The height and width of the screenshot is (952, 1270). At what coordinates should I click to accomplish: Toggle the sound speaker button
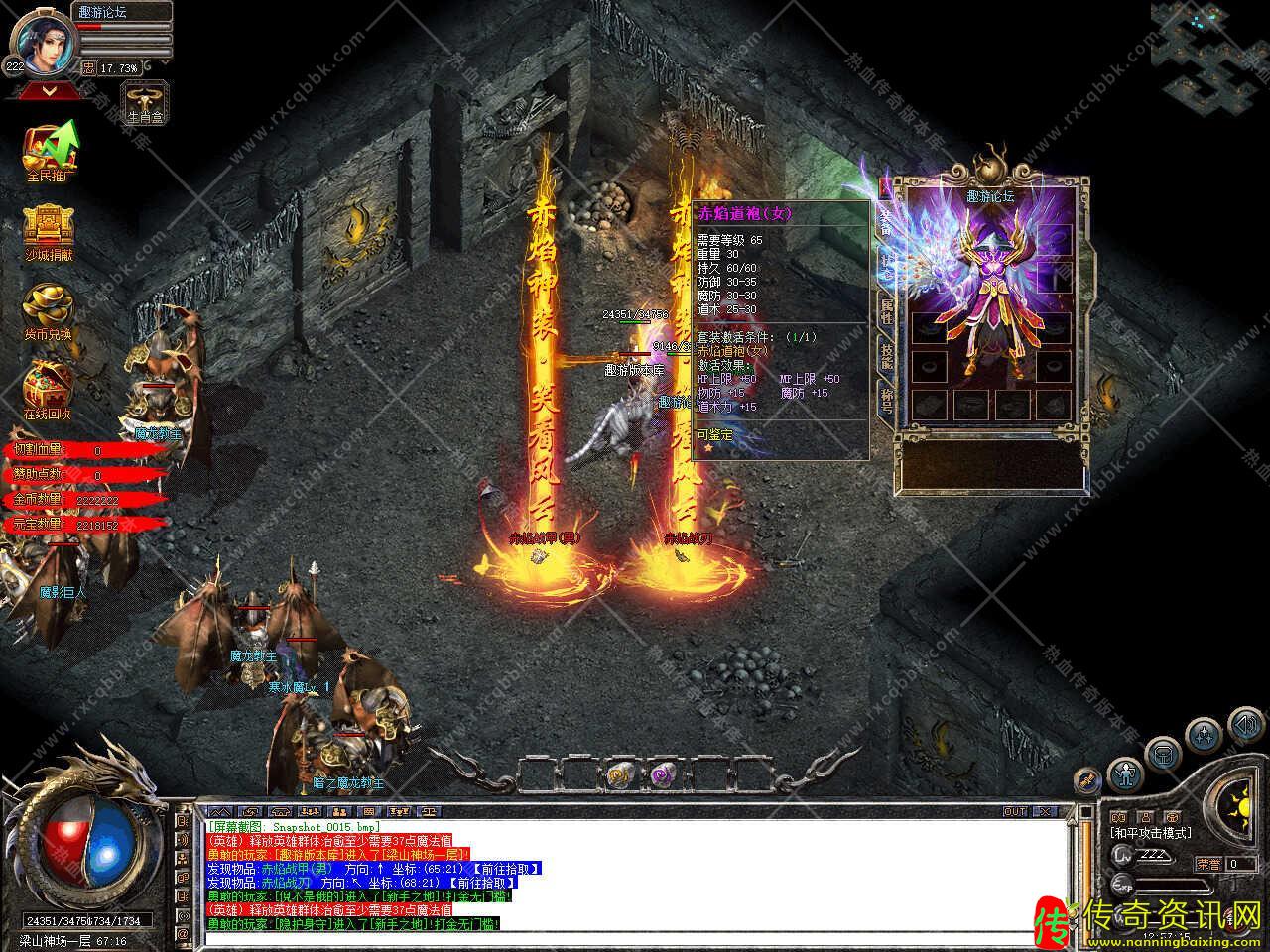(x=1245, y=726)
